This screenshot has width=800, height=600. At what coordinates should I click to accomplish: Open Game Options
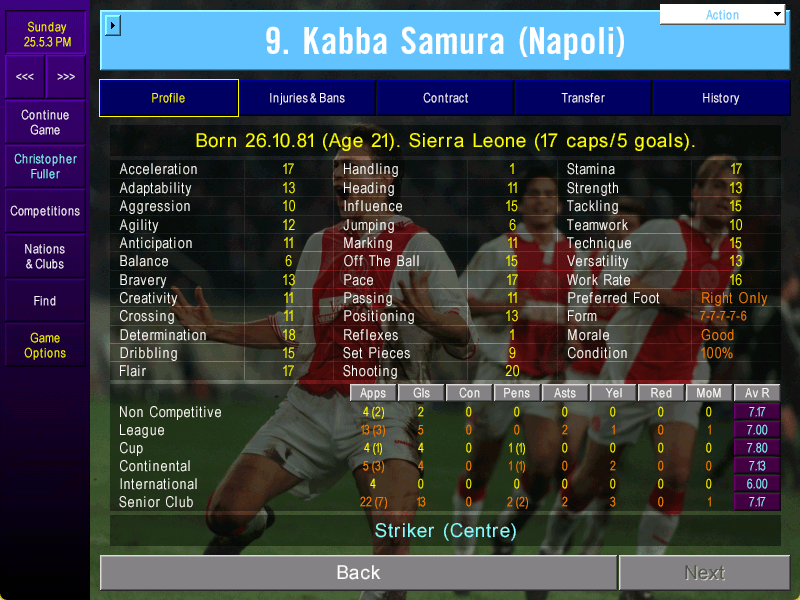[45, 345]
